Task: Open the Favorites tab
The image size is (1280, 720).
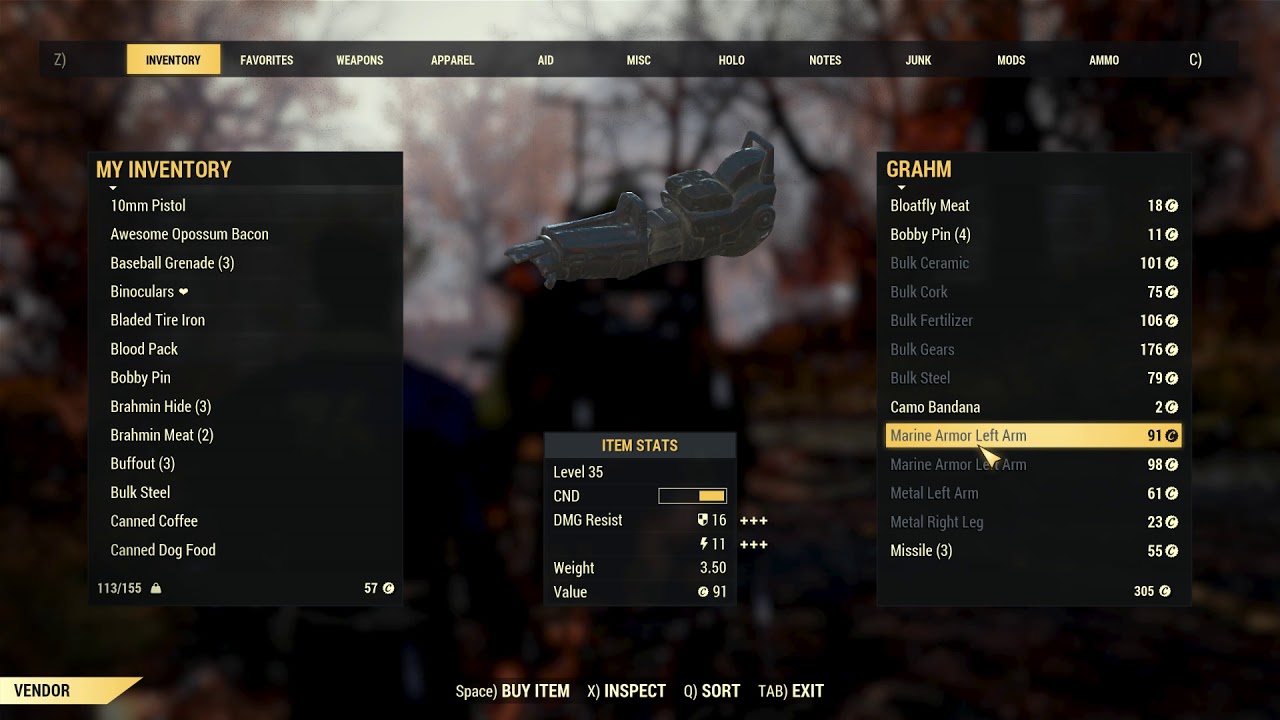Action: tap(266, 60)
